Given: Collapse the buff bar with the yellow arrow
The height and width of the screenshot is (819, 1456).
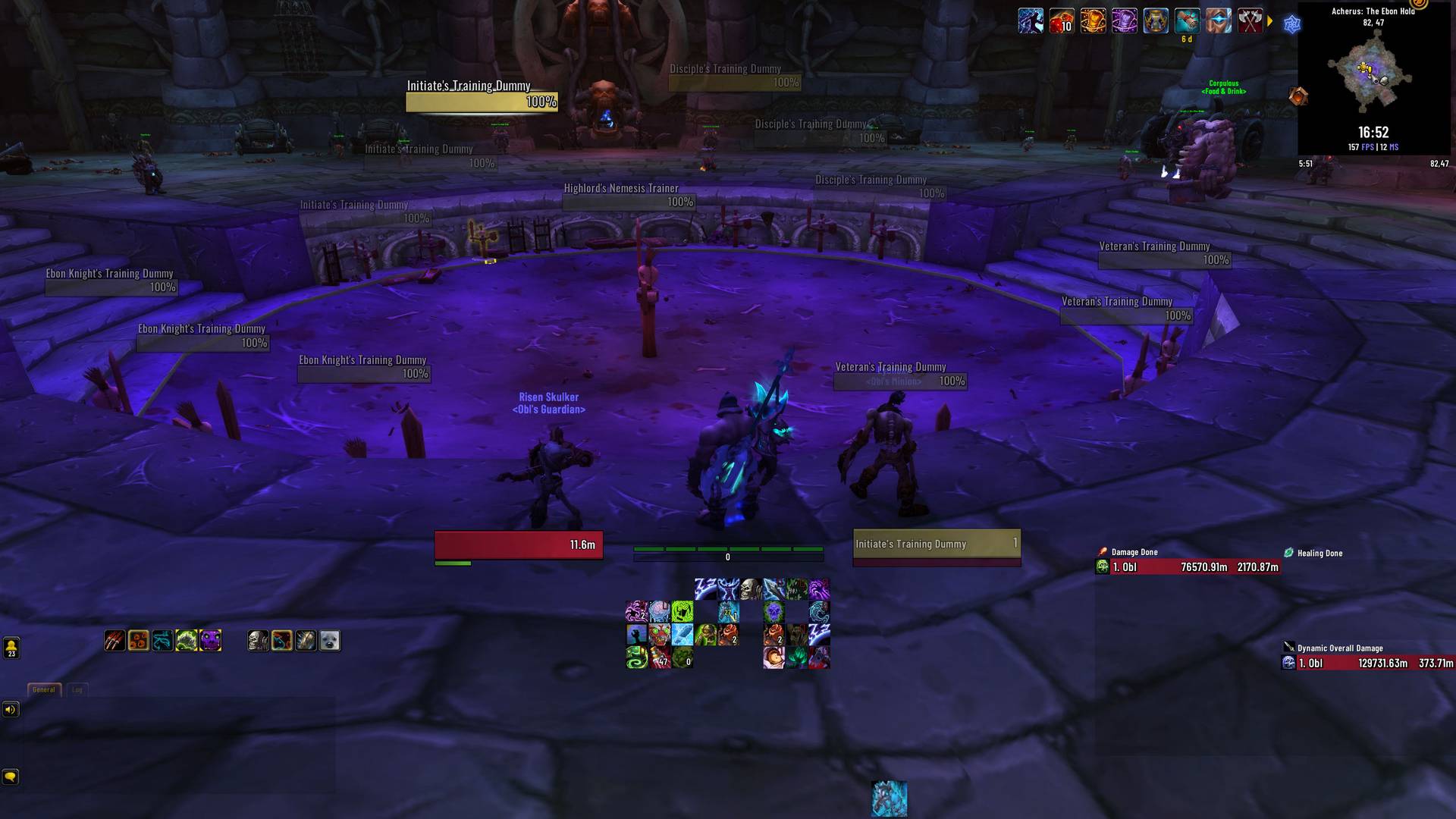Looking at the screenshot, I should pyautogui.click(x=1271, y=21).
